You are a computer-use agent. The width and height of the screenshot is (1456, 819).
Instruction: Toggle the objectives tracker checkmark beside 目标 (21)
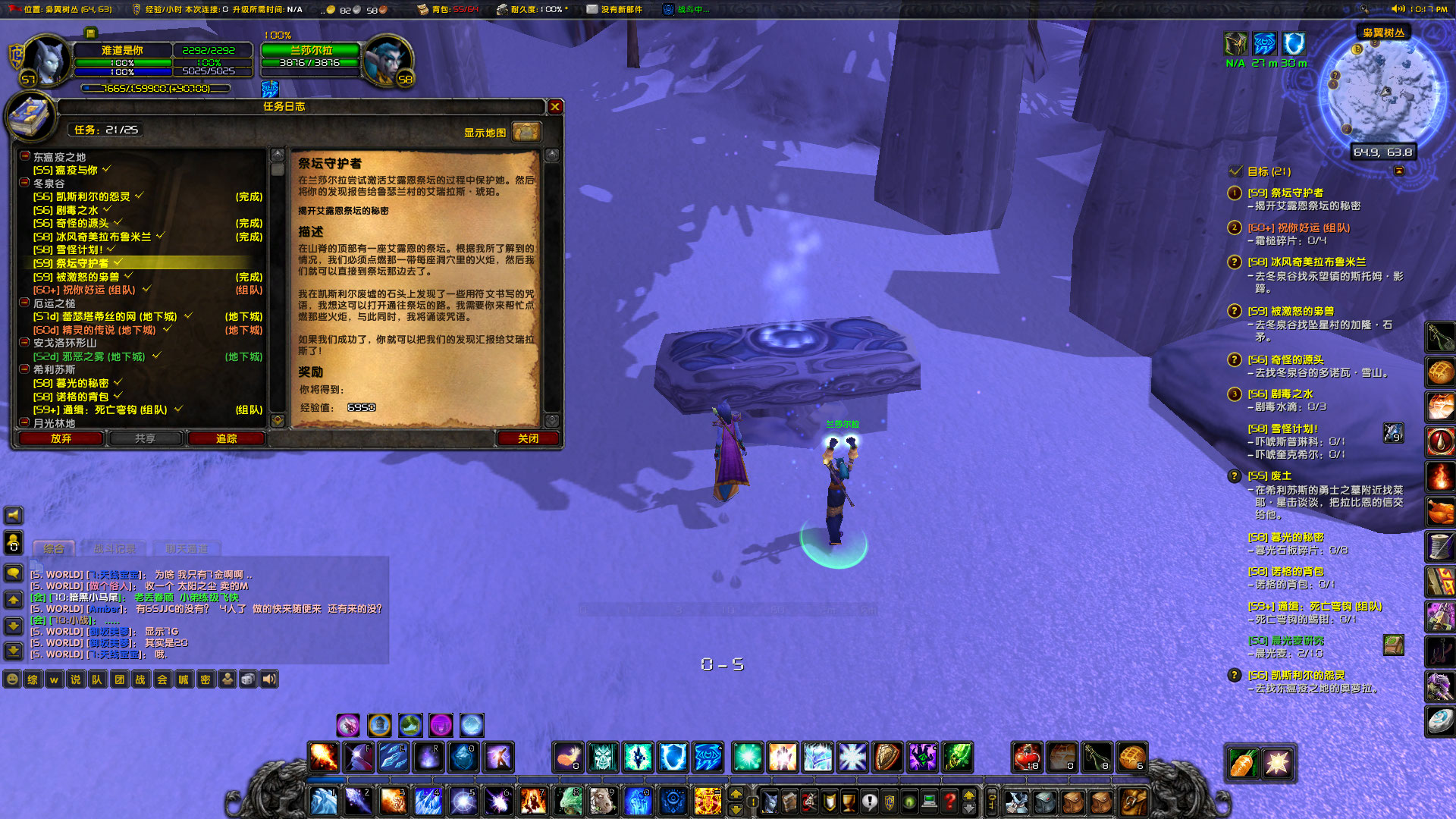click(1235, 171)
